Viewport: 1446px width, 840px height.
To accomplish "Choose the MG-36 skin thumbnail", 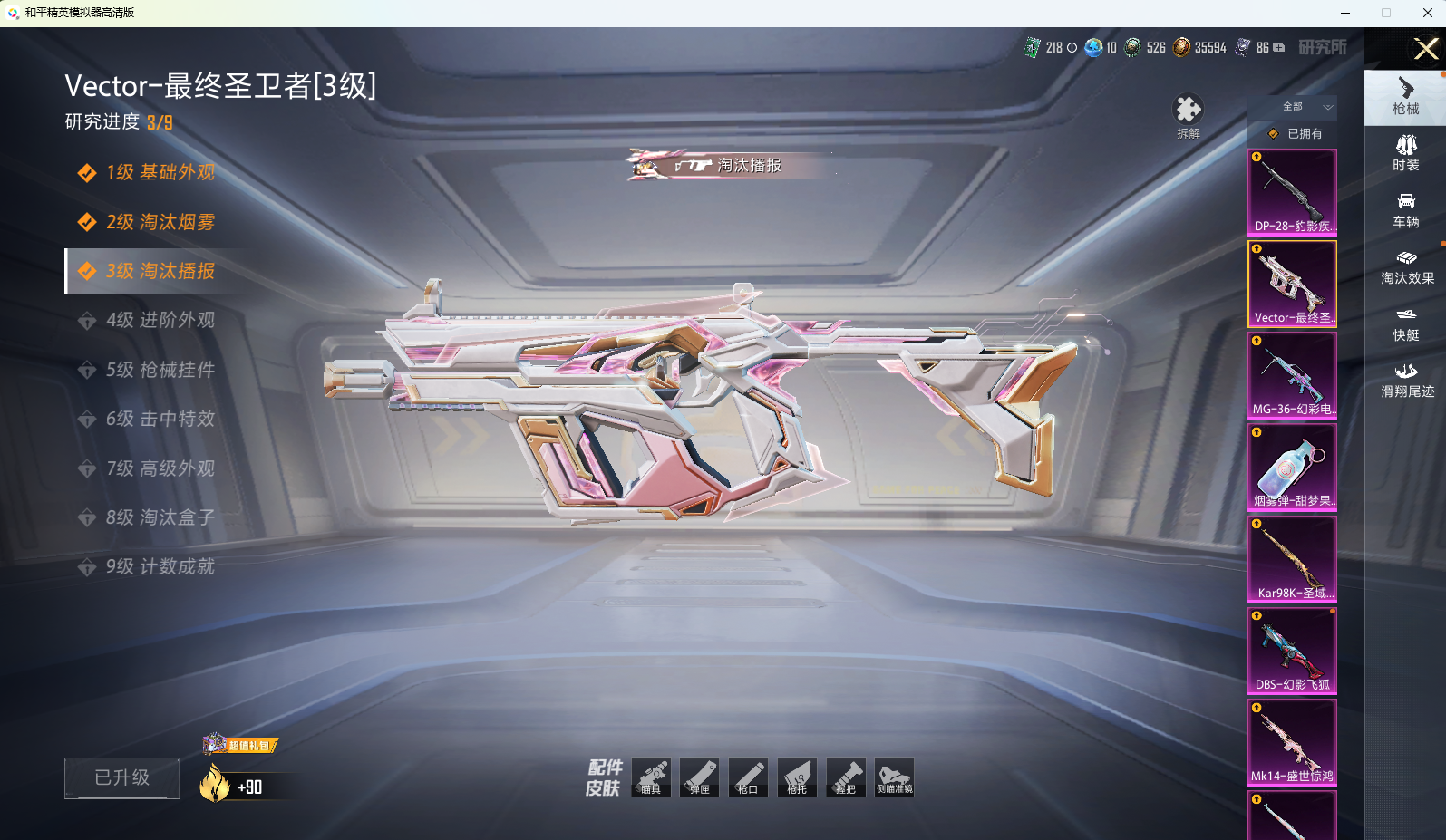I will [x=1292, y=375].
